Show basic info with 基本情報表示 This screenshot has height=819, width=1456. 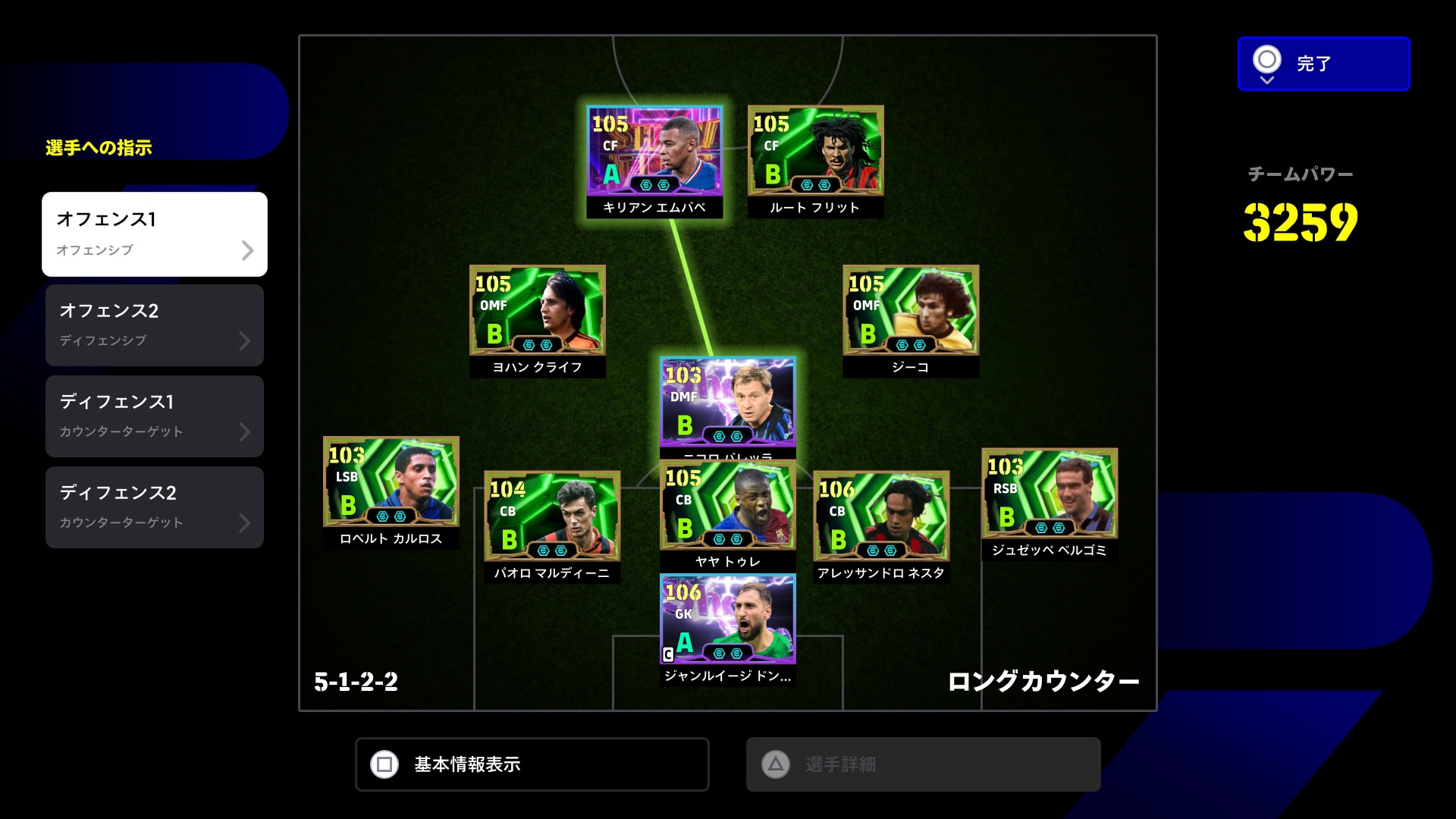click(x=532, y=764)
